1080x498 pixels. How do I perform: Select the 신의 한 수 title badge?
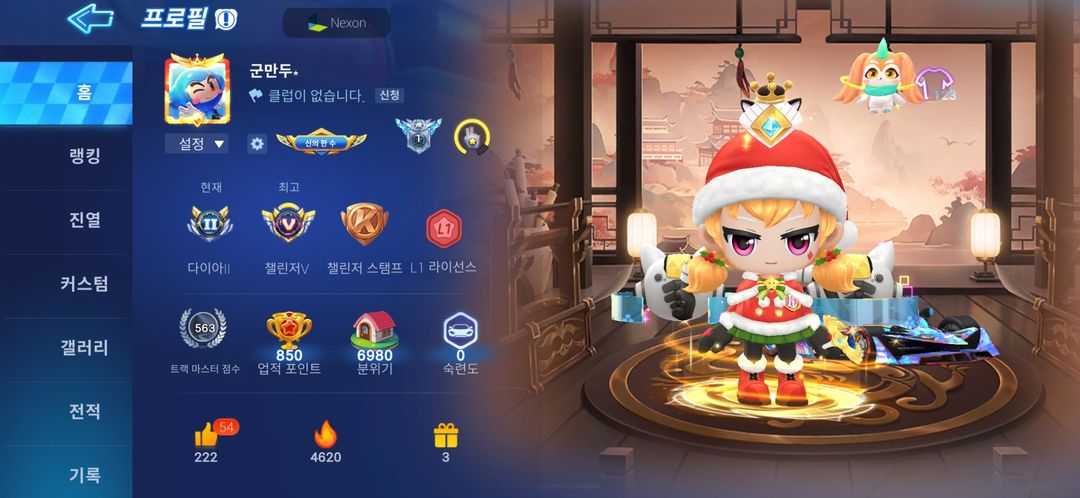321,143
